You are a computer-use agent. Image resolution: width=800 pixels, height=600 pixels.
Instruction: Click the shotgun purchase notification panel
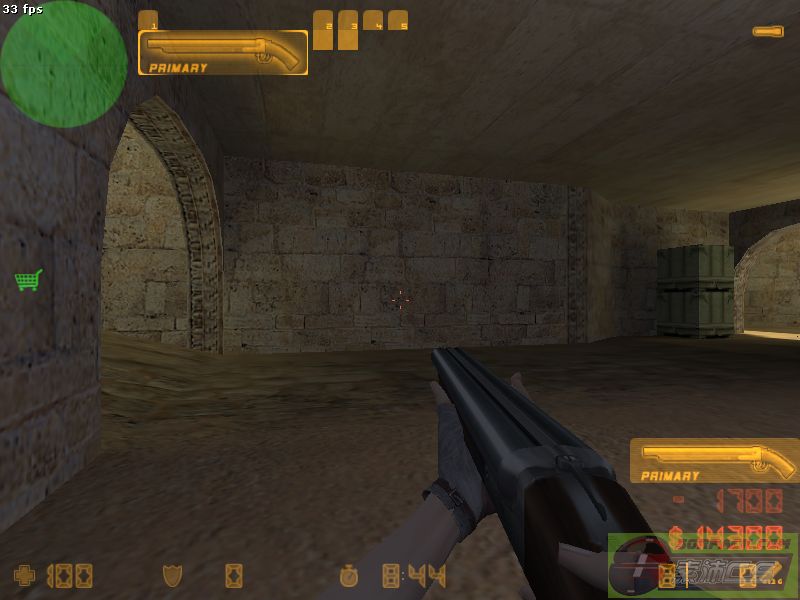tap(714, 460)
